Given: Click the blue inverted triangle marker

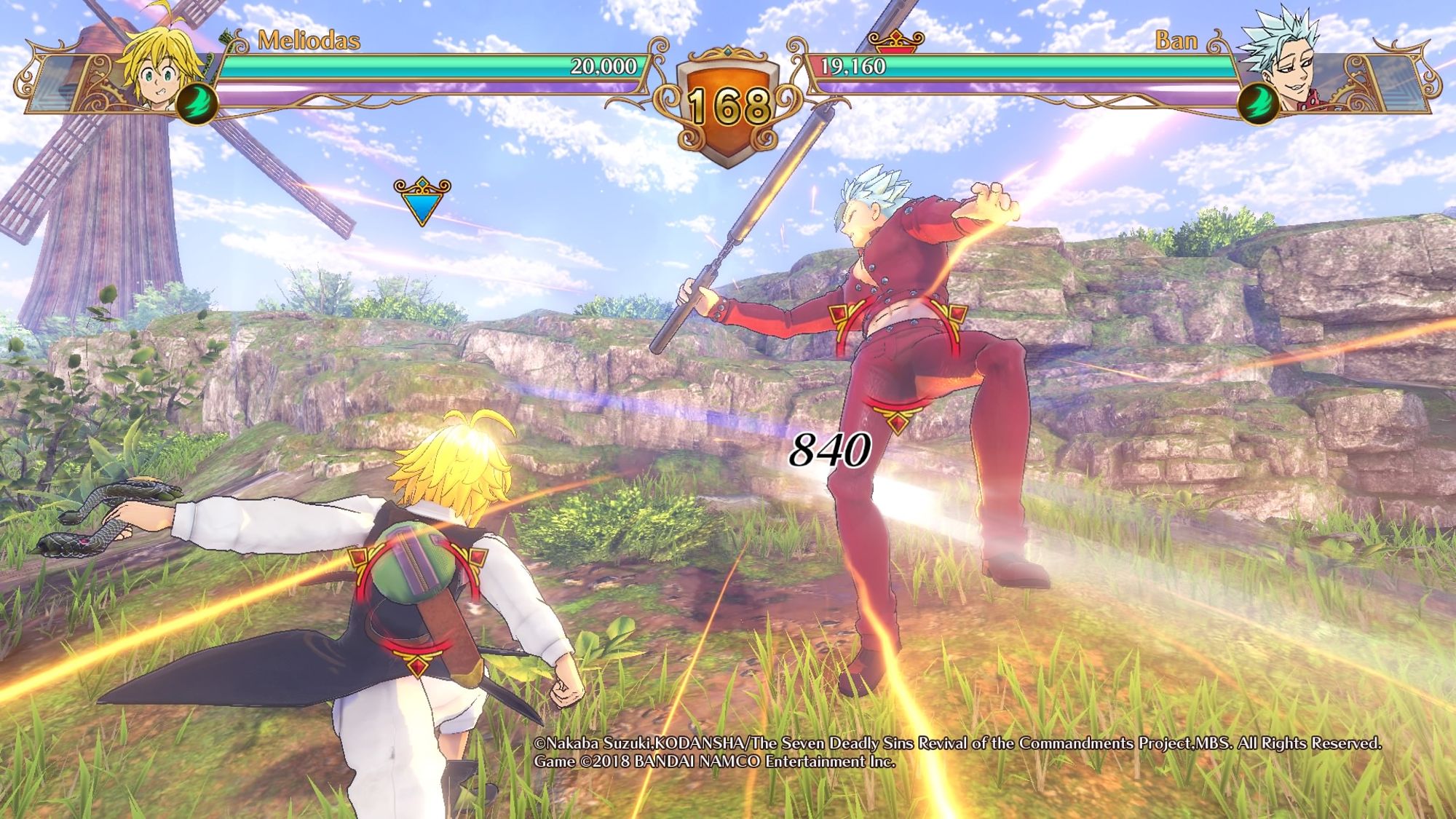Looking at the screenshot, I should tap(422, 201).
